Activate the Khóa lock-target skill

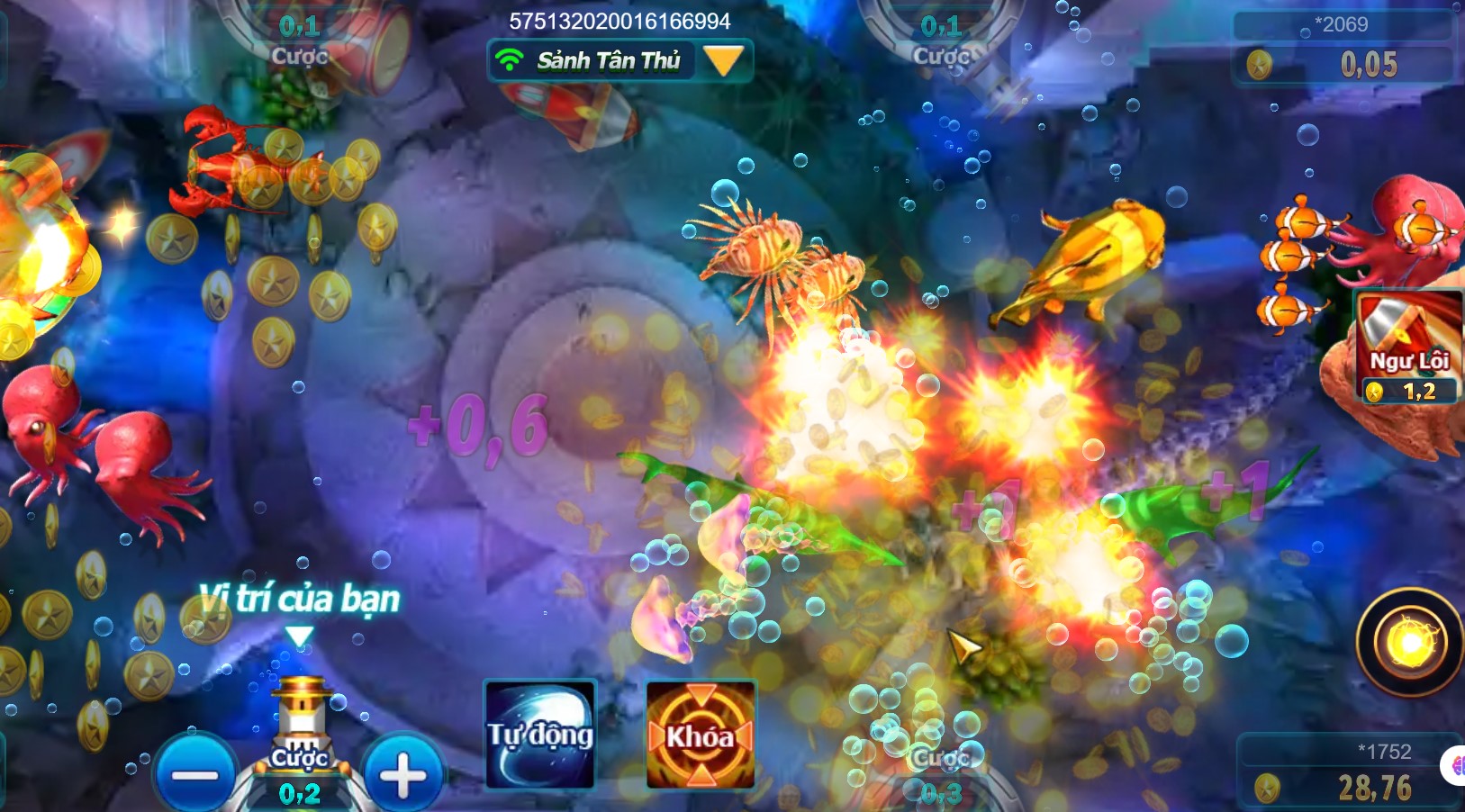coord(701,735)
